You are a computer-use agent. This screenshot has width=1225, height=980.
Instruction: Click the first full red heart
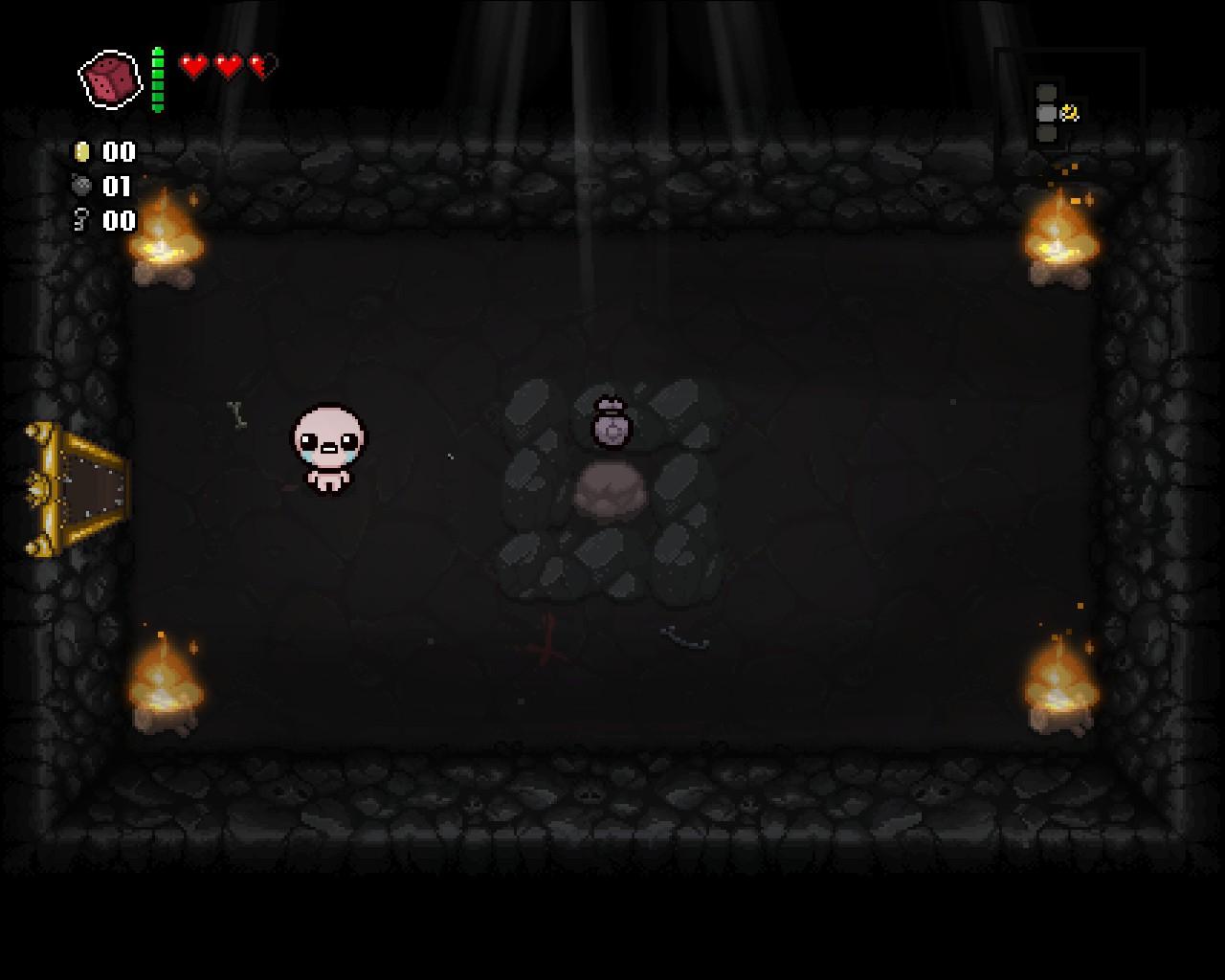[194, 66]
